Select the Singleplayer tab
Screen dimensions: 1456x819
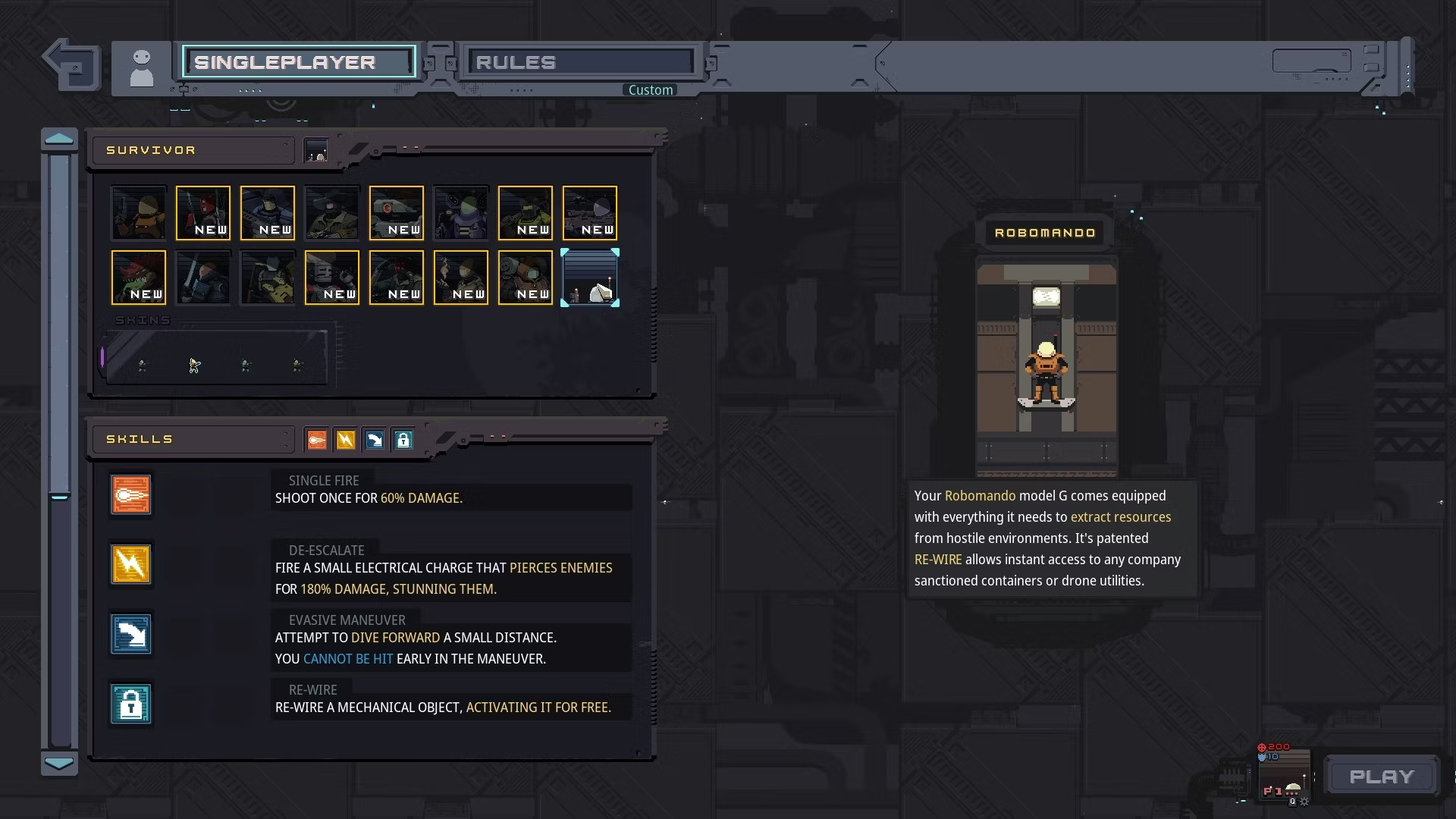coord(299,62)
